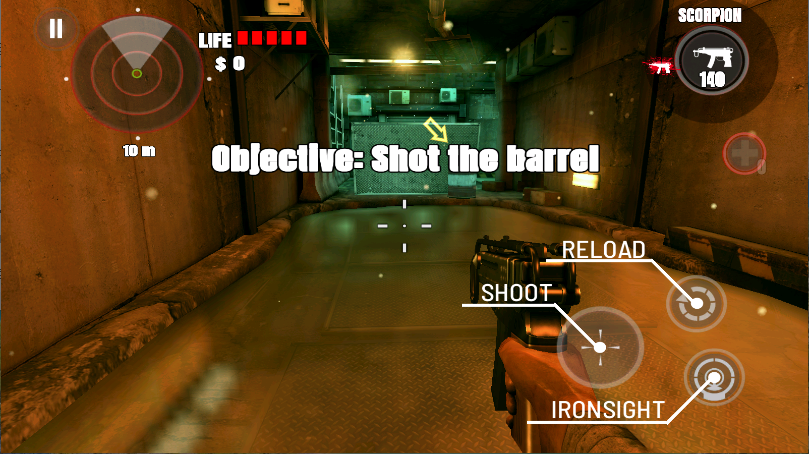Switch to the small red weapon icon

coord(659,67)
